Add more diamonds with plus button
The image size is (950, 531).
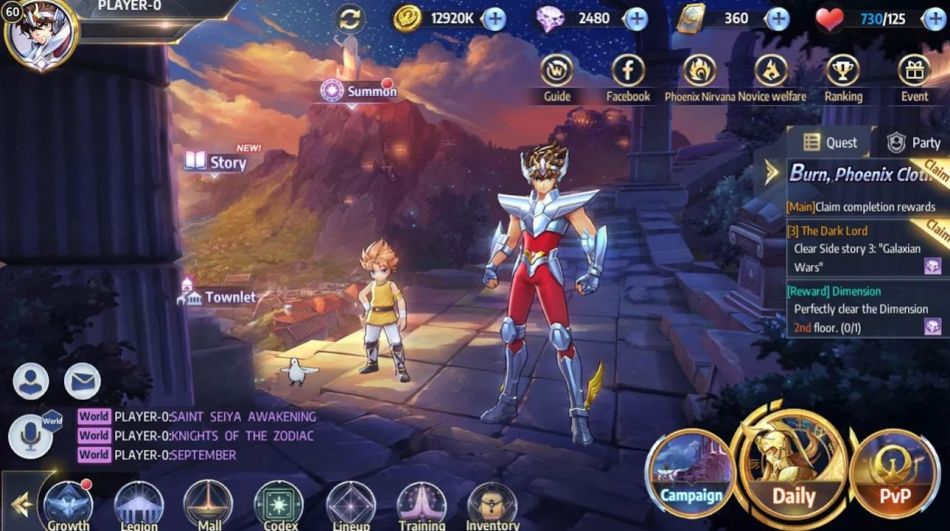(x=635, y=18)
